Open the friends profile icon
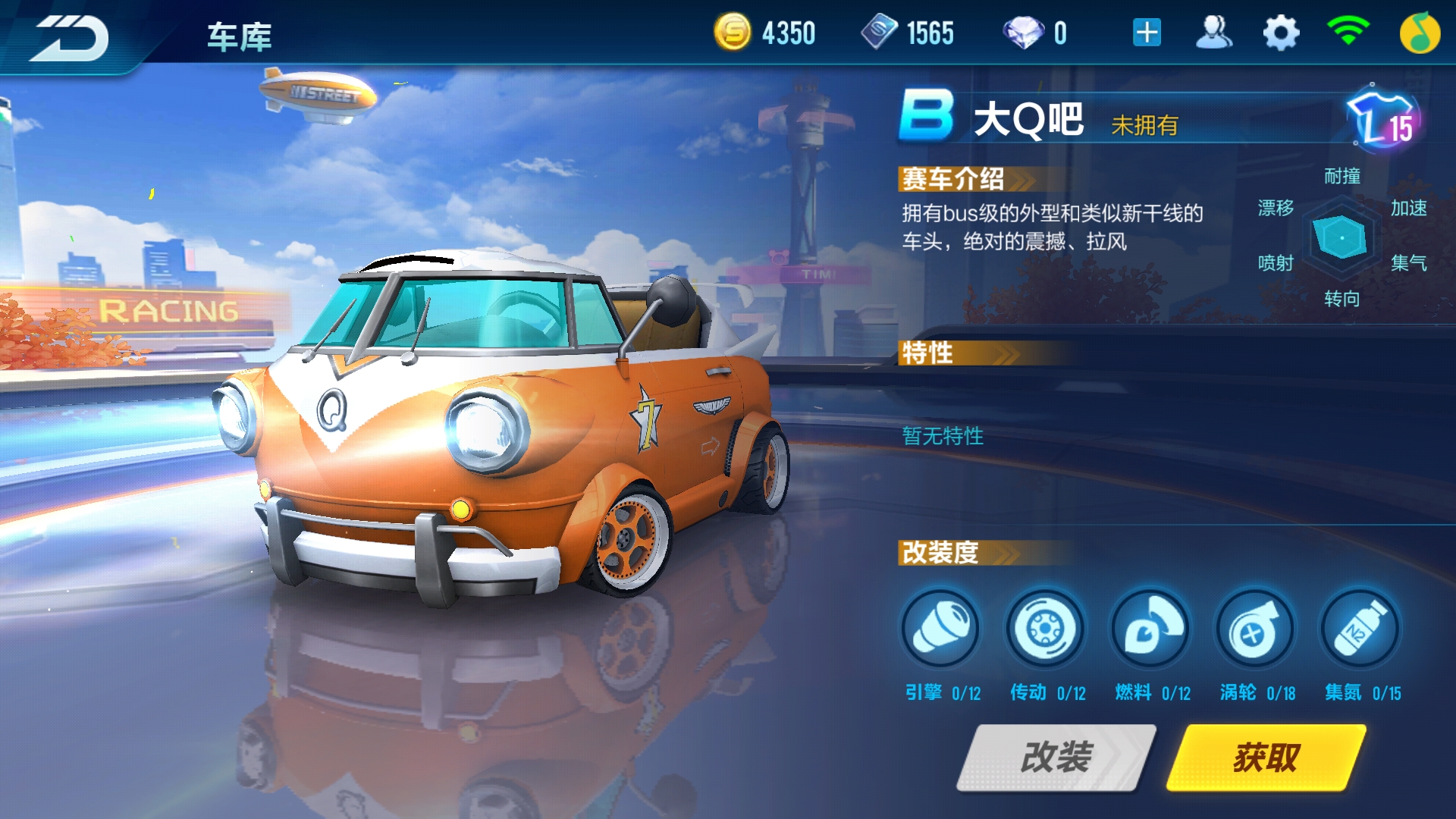This screenshot has width=1456, height=819. click(x=1213, y=33)
